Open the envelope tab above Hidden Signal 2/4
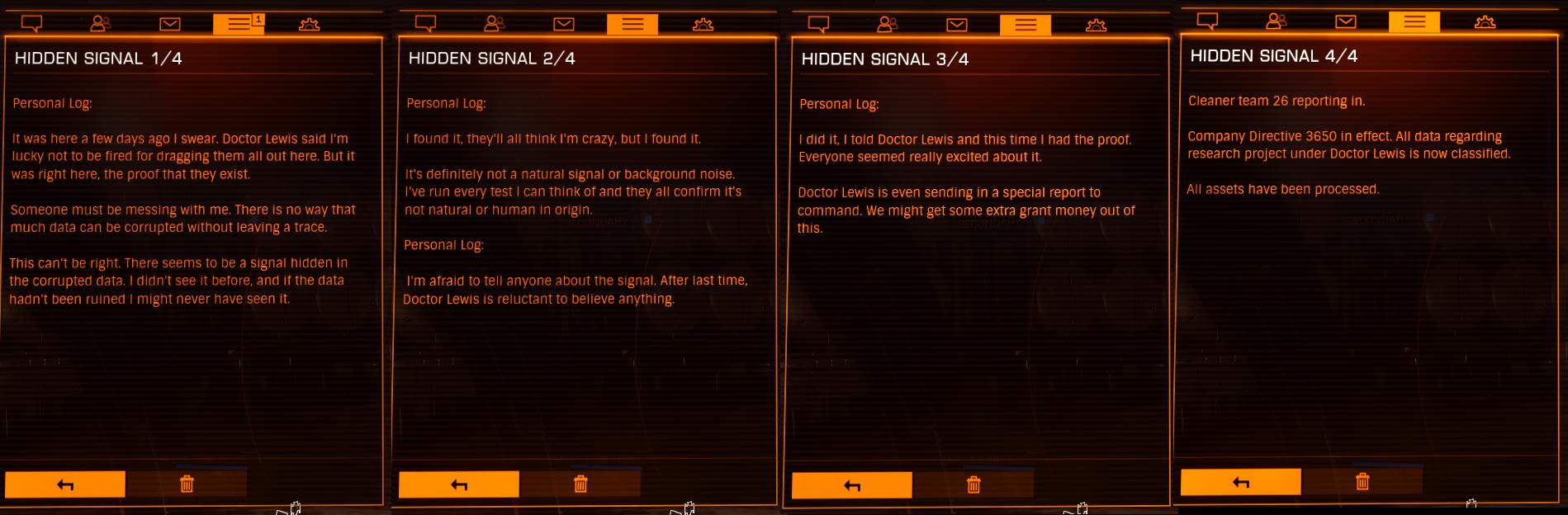The height and width of the screenshot is (515, 1568). click(x=564, y=24)
